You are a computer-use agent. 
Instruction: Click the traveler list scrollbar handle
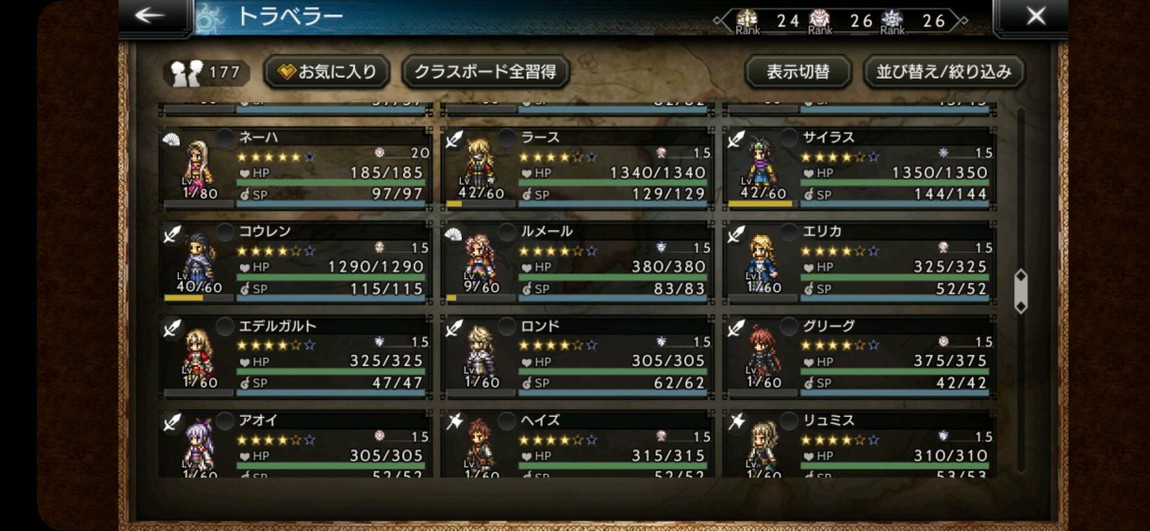pos(1020,291)
